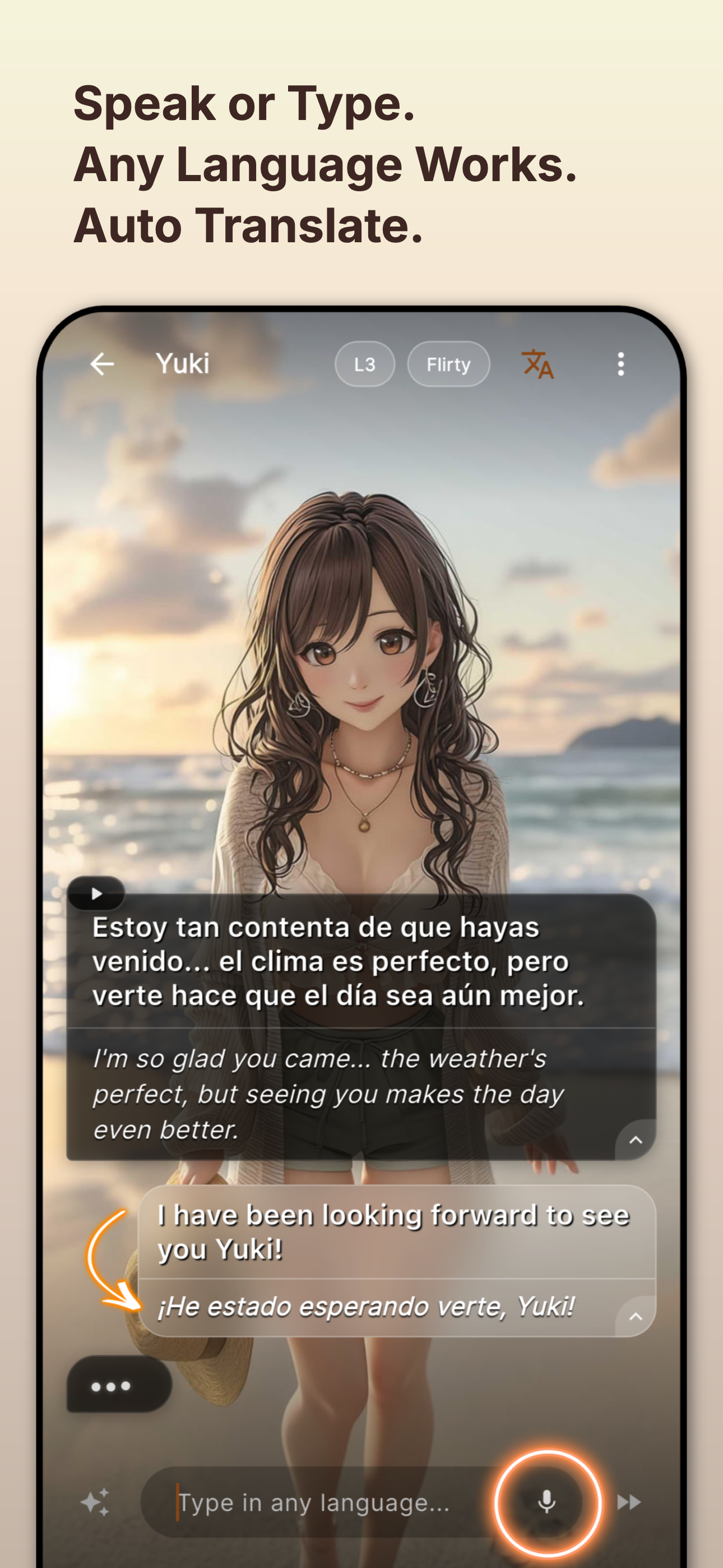This screenshot has width=723, height=1568.
Task: Tap the fast-forward skip icon
Action: click(x=628, y=1502)
